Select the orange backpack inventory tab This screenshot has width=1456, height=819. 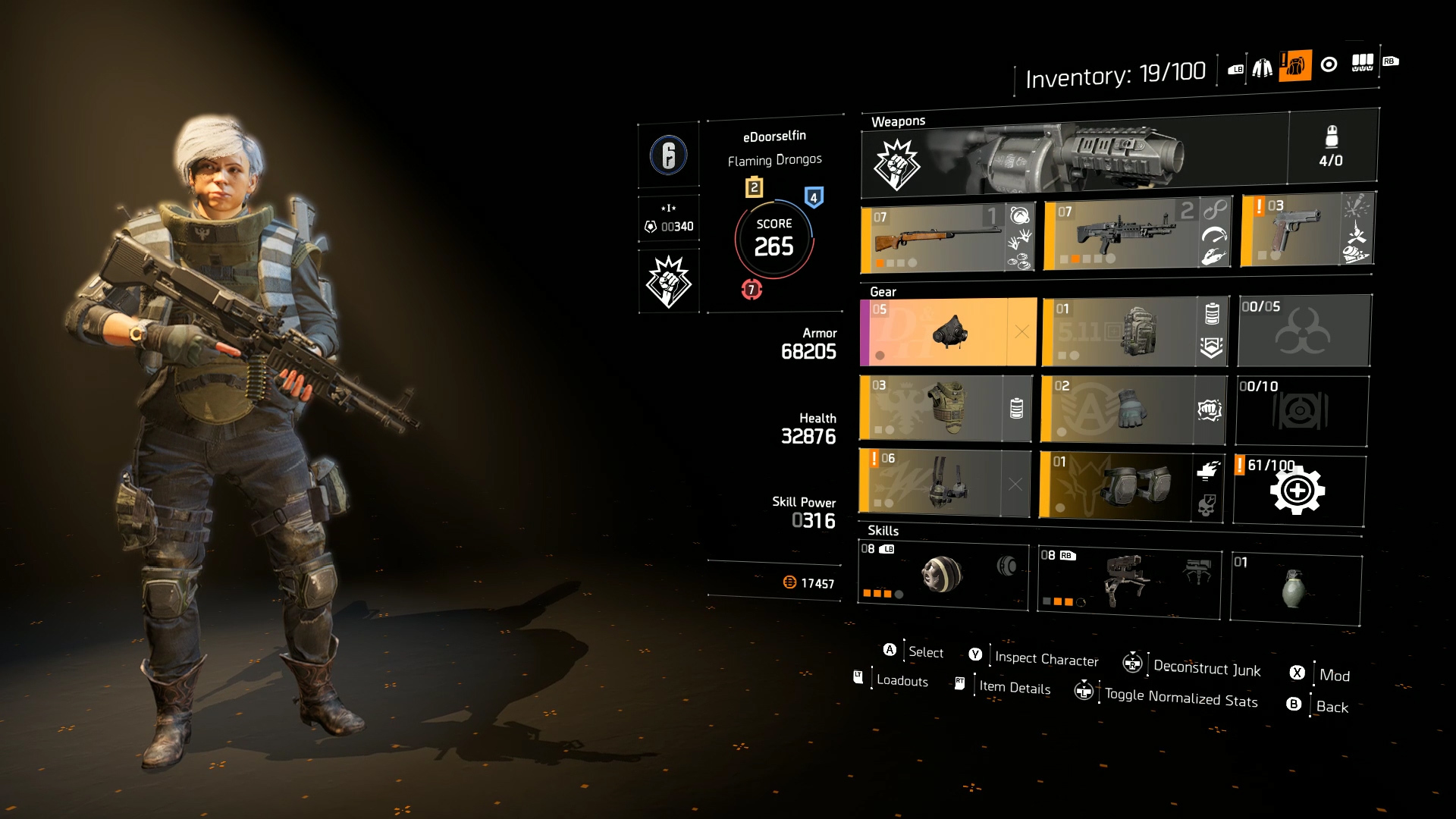pyautogui.click(x=1295, y=66)
